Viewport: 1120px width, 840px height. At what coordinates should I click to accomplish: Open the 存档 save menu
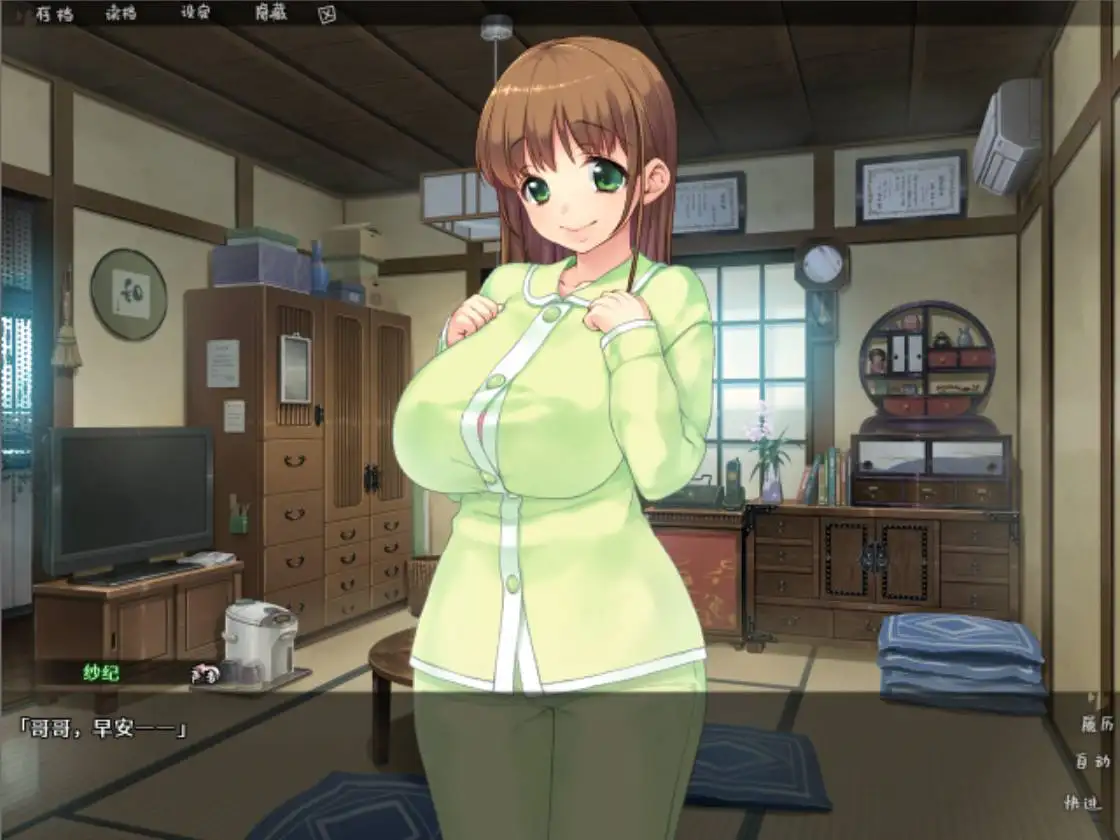54,14
